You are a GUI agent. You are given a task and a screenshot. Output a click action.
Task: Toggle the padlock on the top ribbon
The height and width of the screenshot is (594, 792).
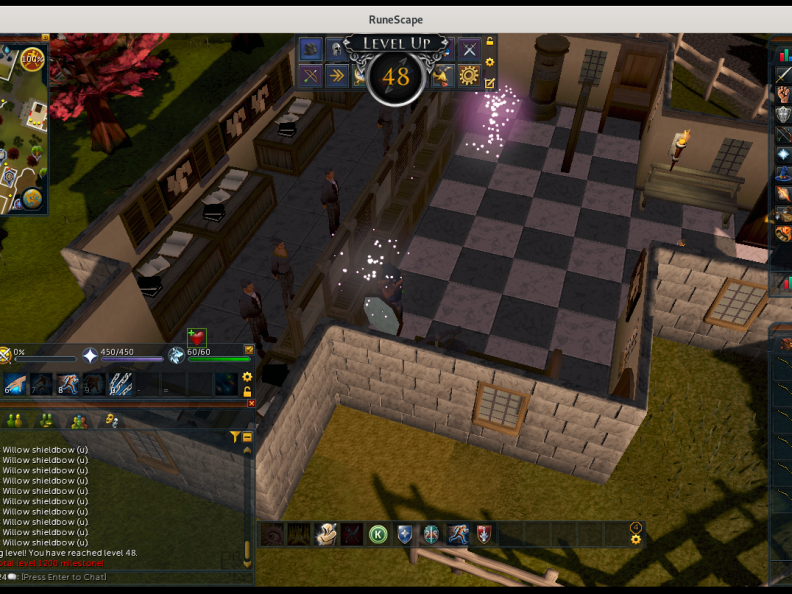pos(490,42)
